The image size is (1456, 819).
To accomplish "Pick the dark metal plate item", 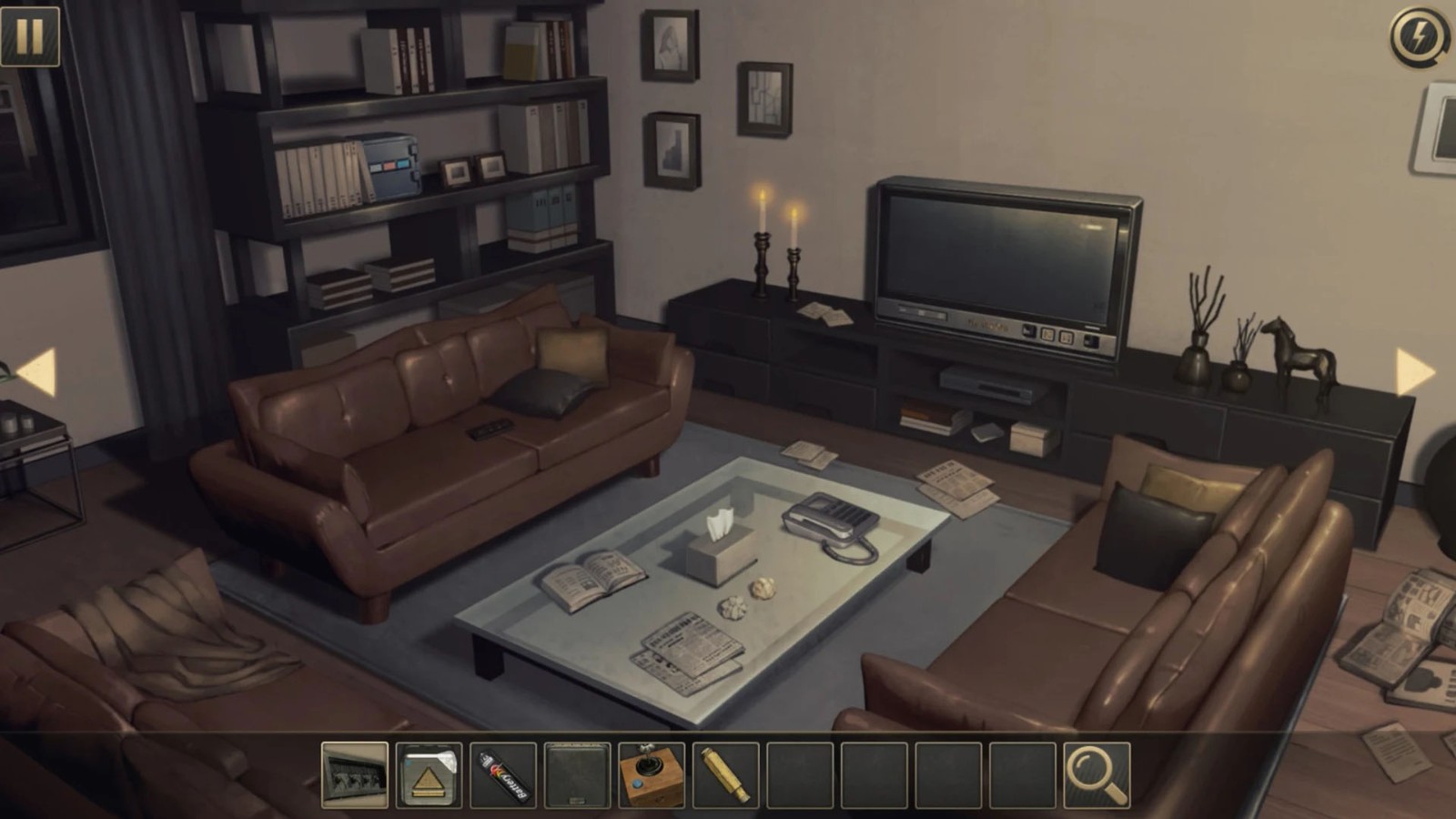I will tap(577, 775).
